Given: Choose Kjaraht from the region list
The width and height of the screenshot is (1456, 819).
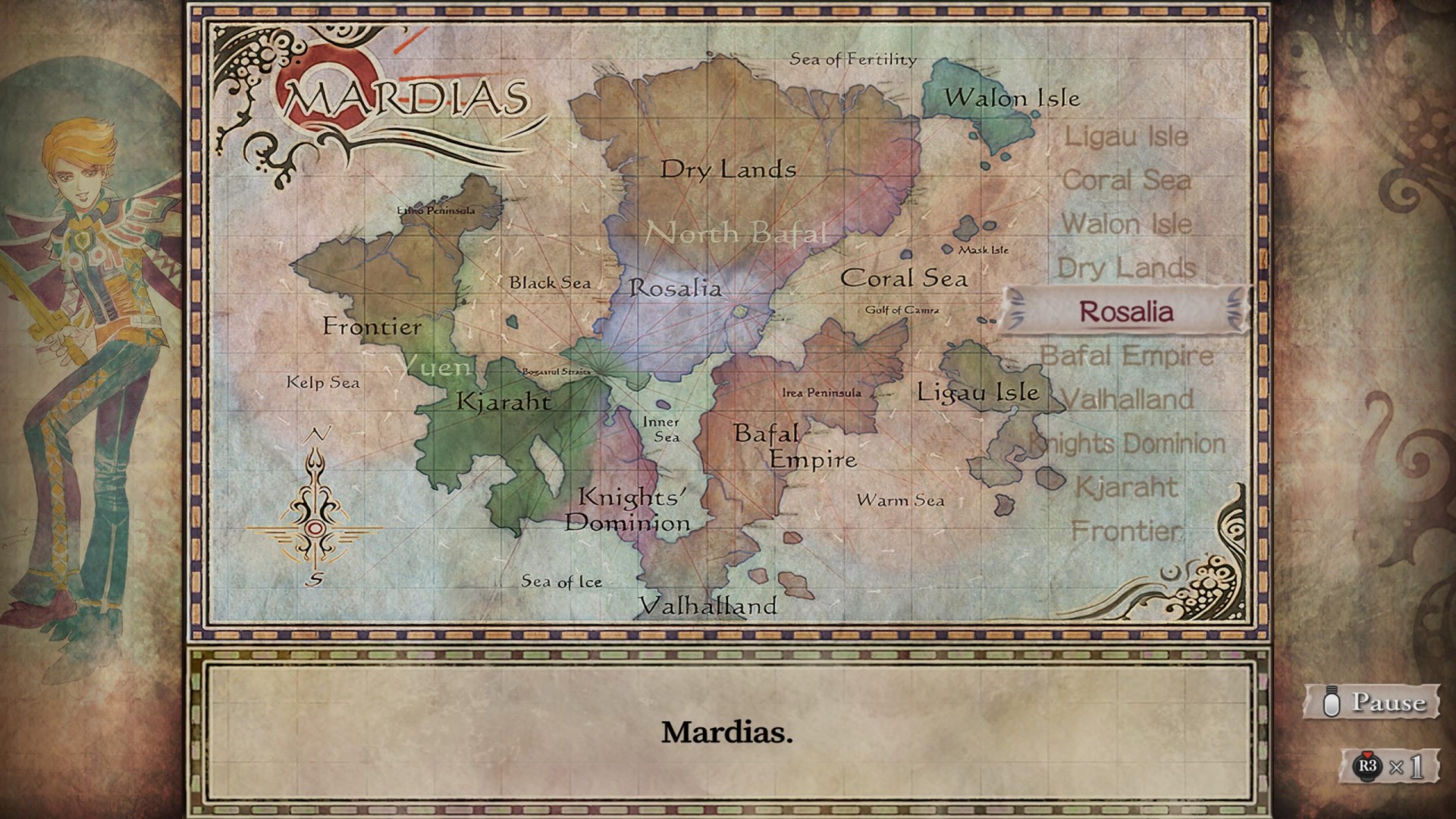Looking at the screenshot, I should [1126, 488].
